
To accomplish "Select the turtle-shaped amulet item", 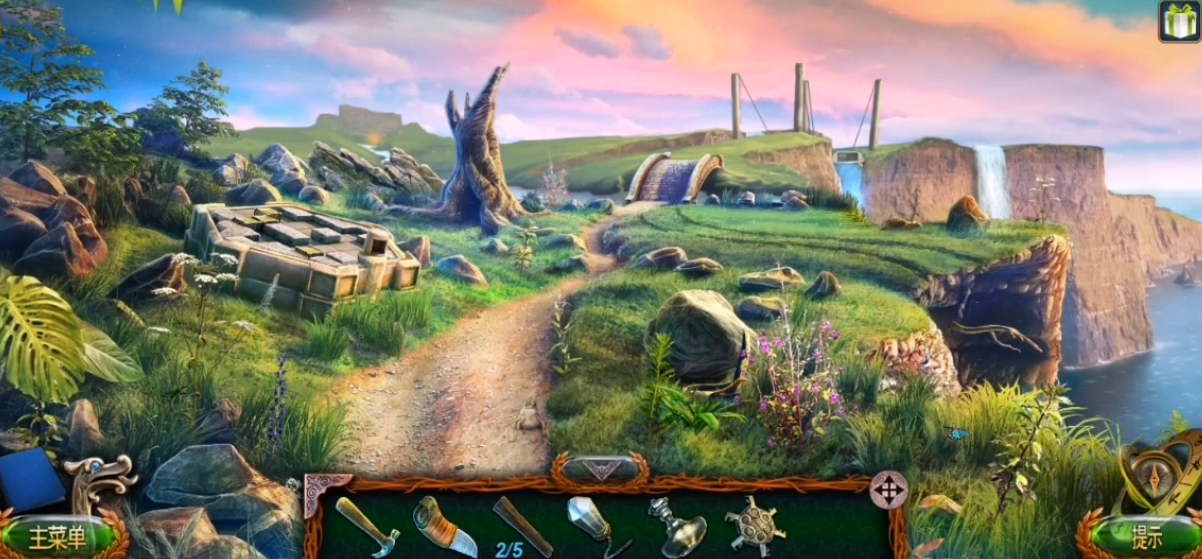I will pyautogui.click(x=754, y=524).
